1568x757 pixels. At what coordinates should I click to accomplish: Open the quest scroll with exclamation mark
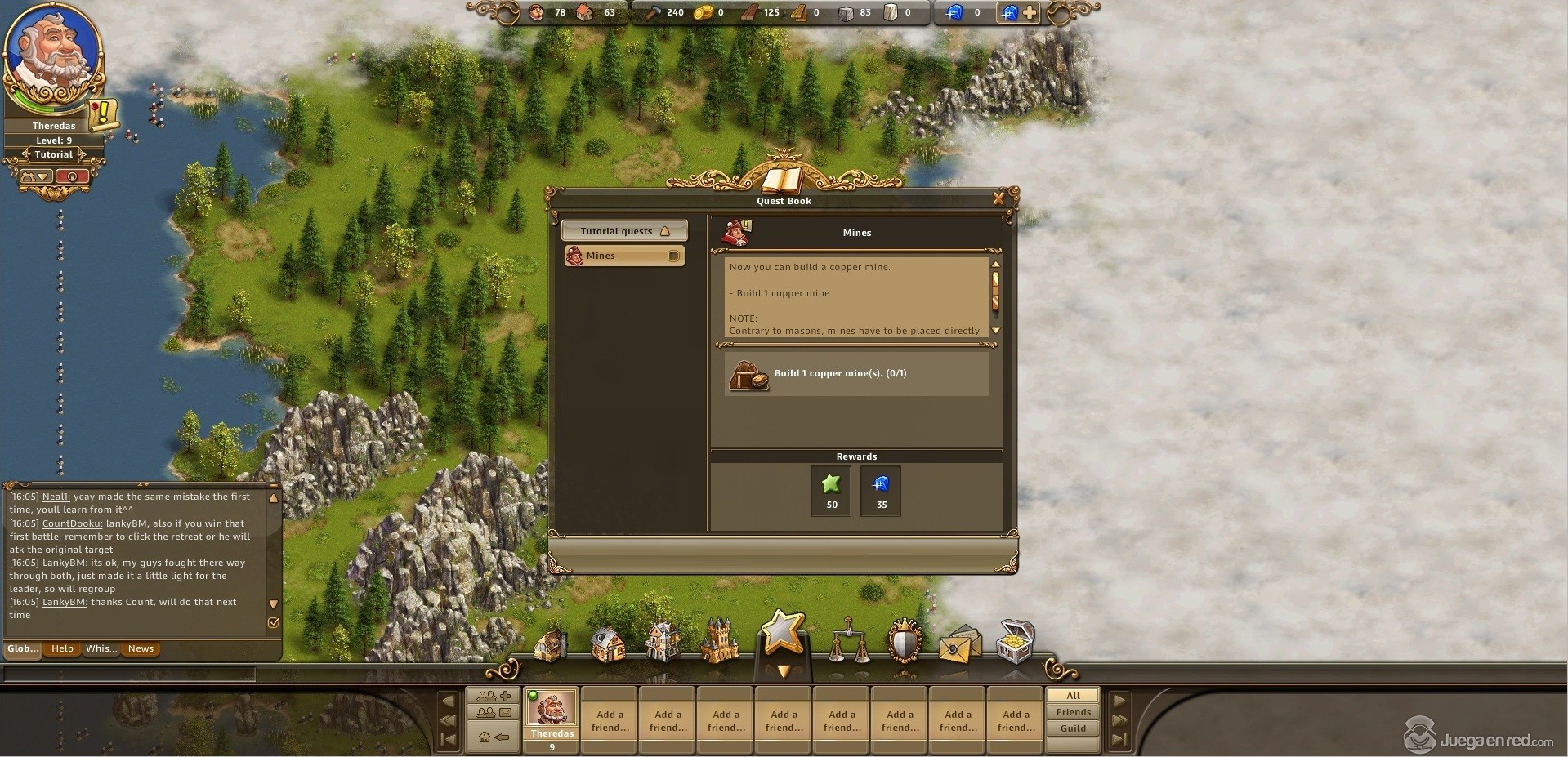pyautogui.click(x=105, y=114)
